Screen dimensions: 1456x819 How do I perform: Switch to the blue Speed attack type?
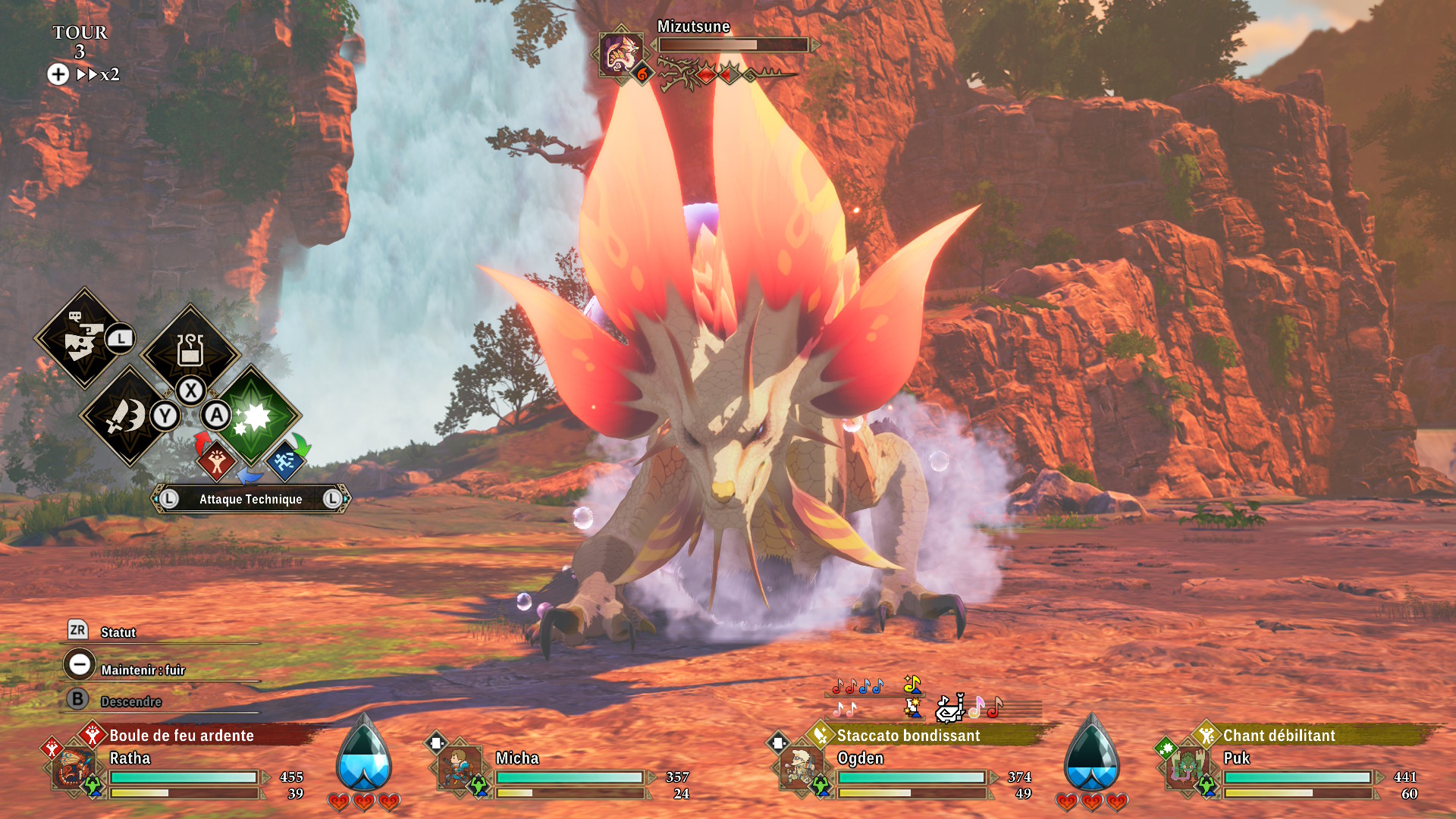[x=284, y=460]
